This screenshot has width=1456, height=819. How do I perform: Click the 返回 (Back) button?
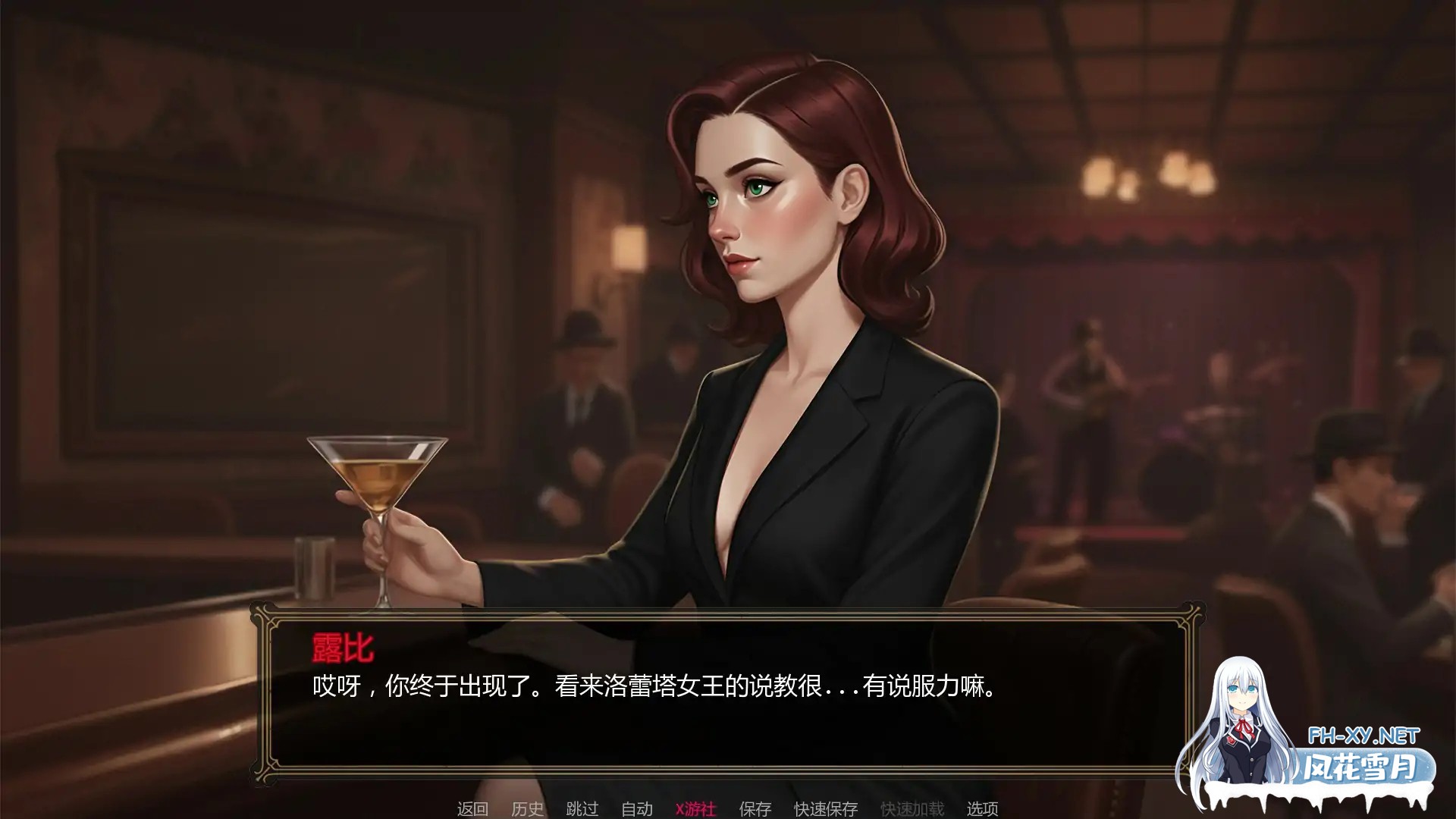(x=471, y=809)
